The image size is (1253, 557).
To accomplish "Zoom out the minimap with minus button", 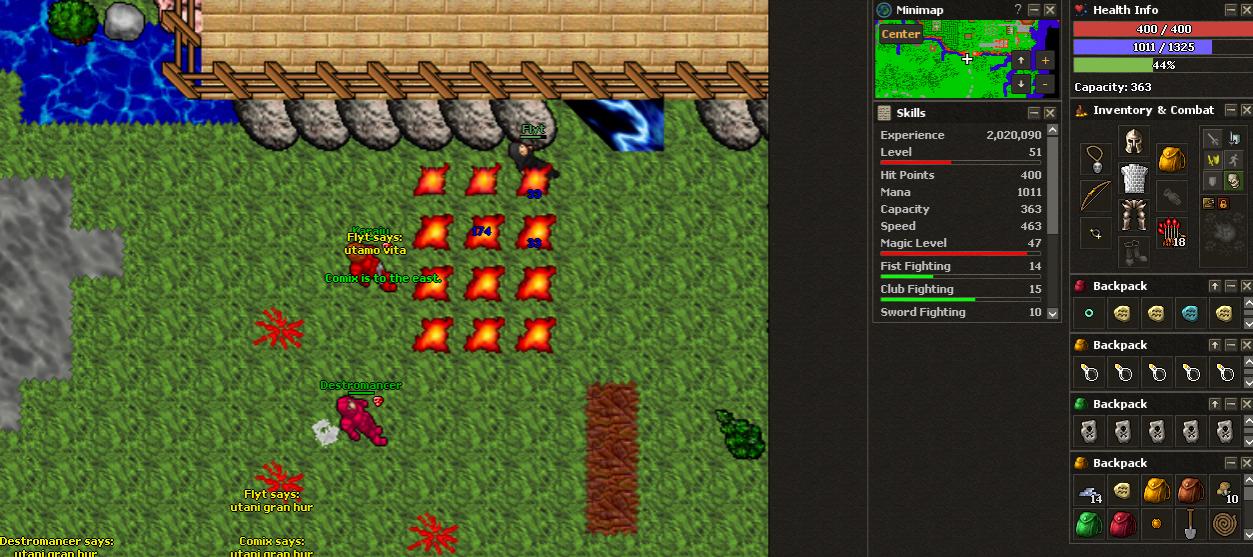I will tap(1045, 84).
